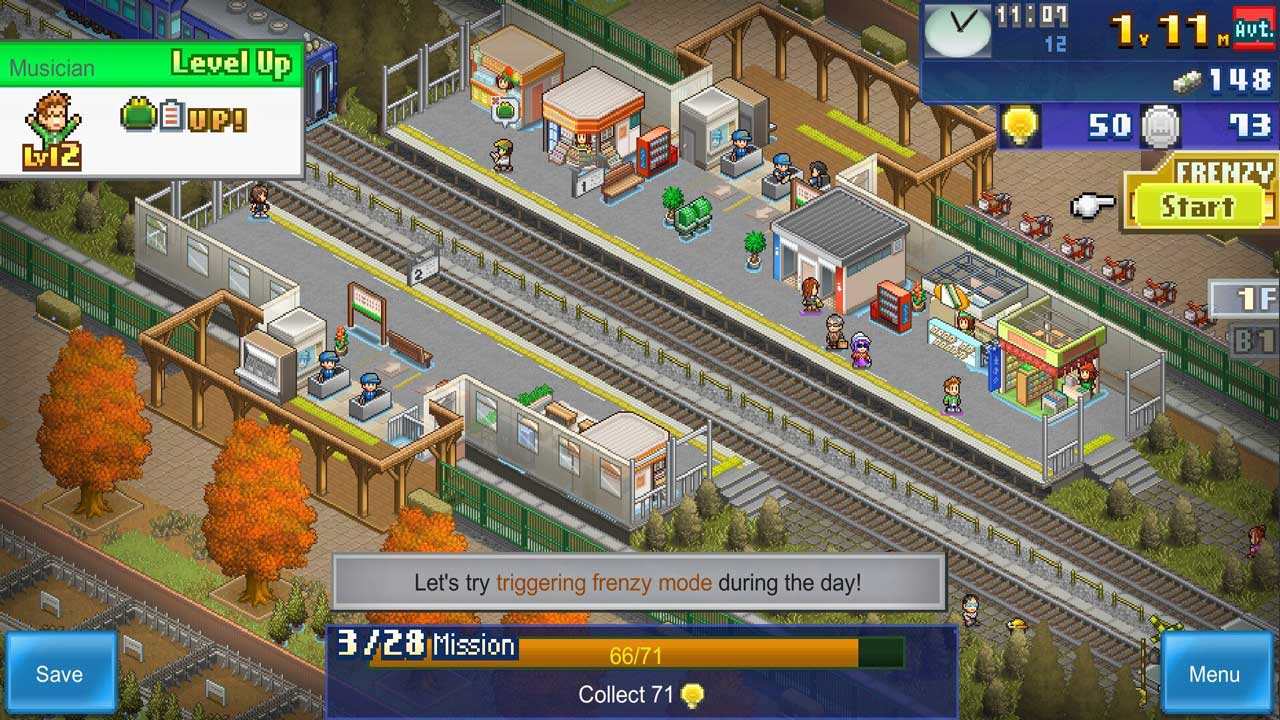Switch to floor 1F view

(1249, 298)
